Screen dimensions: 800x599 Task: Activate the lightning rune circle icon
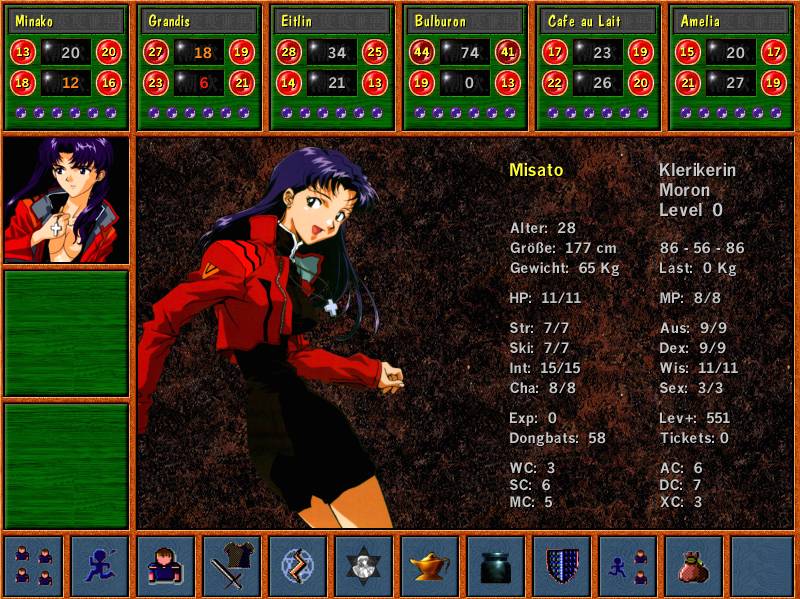(x=298, y=566)
